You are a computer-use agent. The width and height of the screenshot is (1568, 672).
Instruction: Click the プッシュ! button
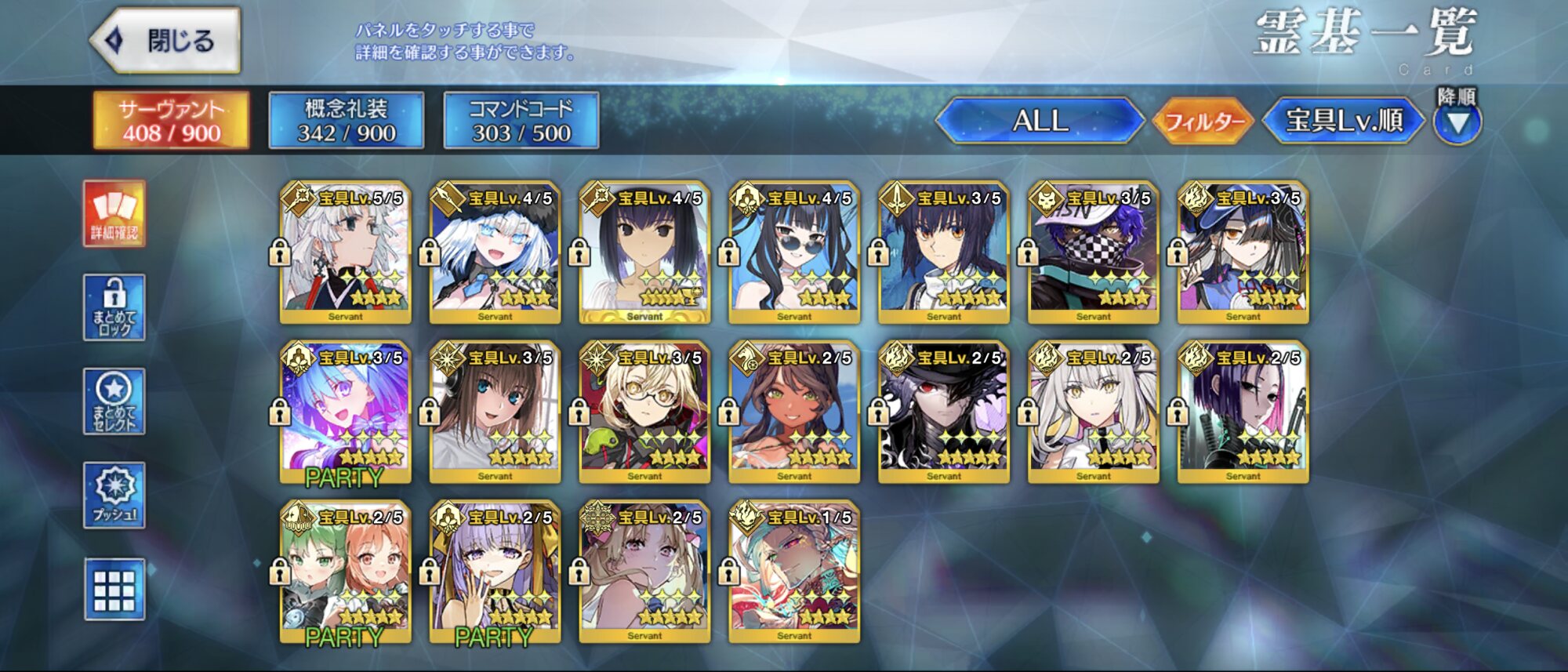pos(114,495)
